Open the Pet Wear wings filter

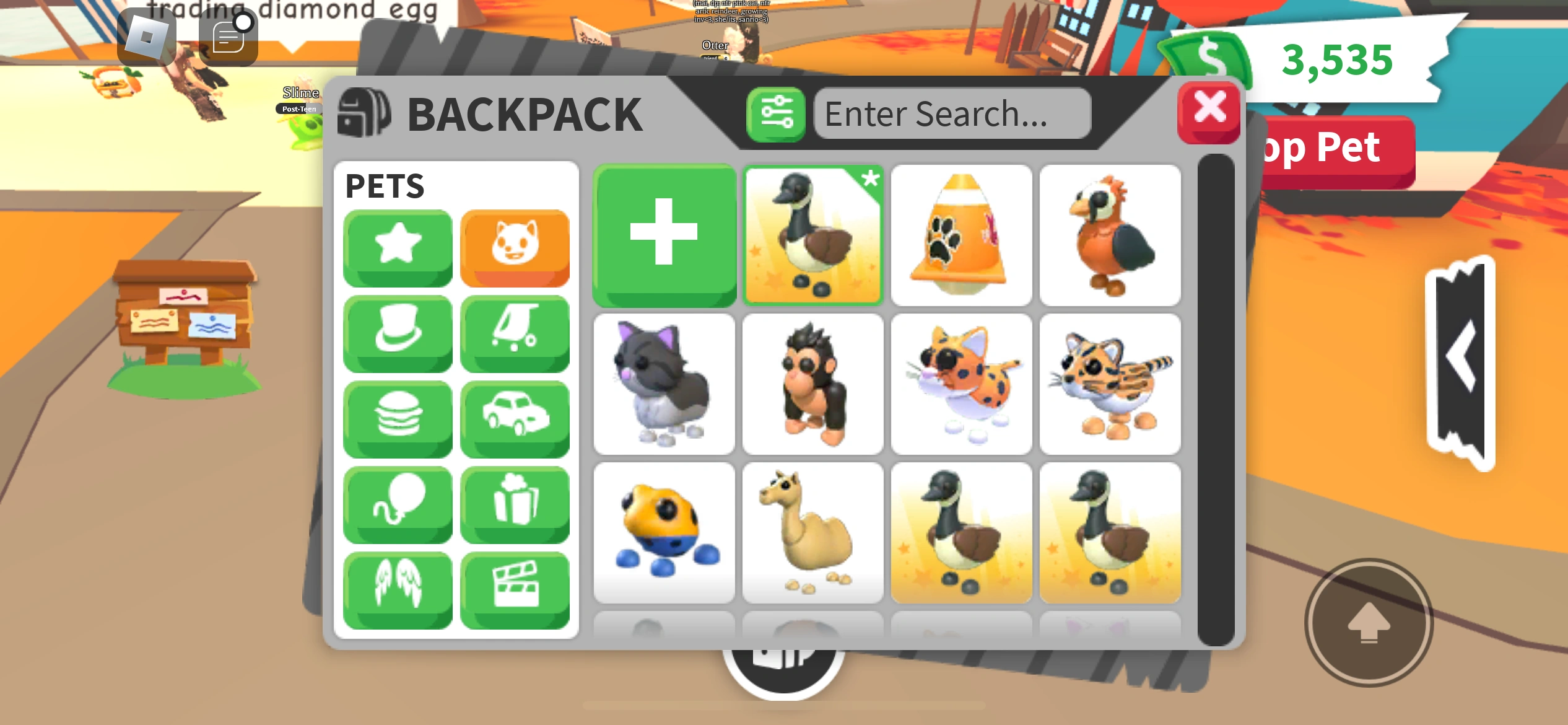tap(398, 590)
